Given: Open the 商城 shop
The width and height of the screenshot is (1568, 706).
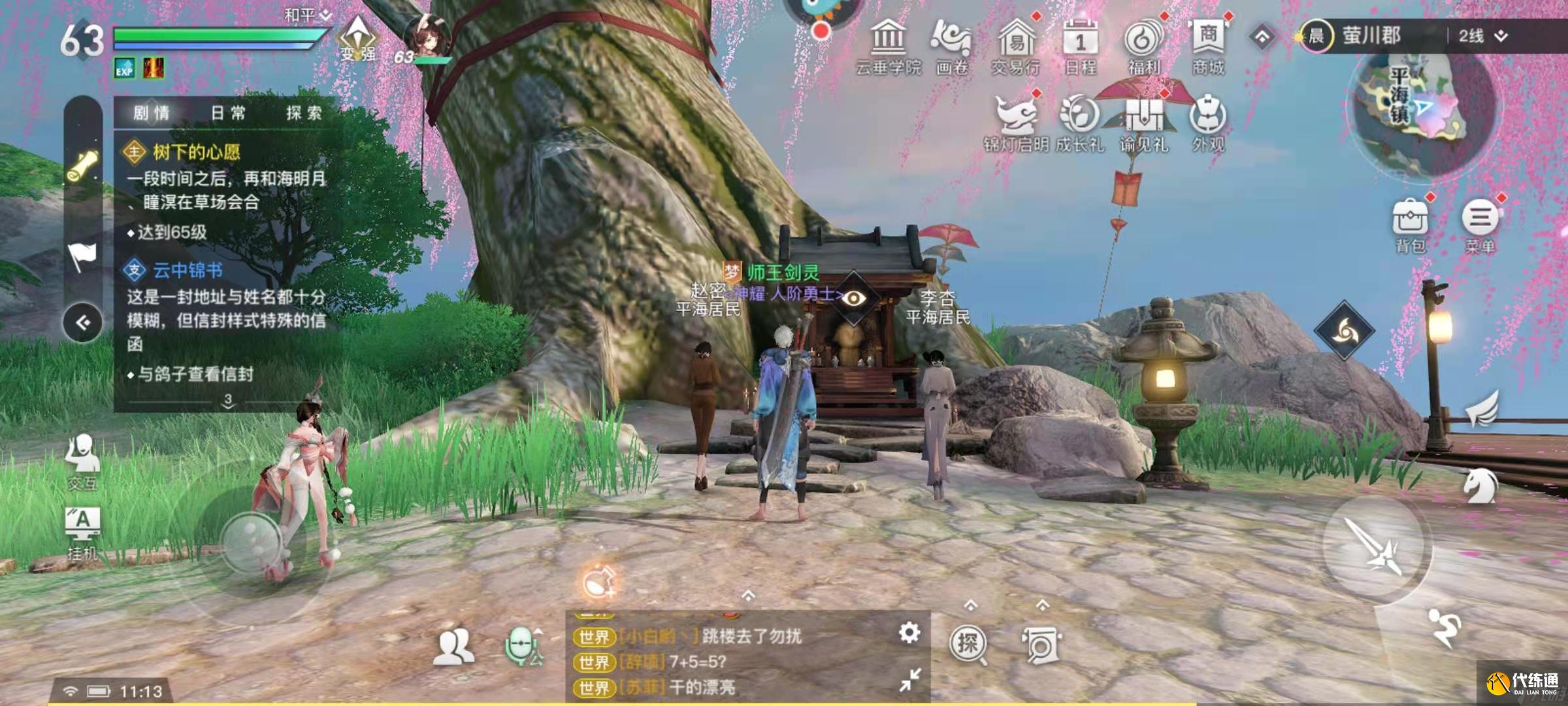Looking at the screenshot, I should pos(1208,46).
